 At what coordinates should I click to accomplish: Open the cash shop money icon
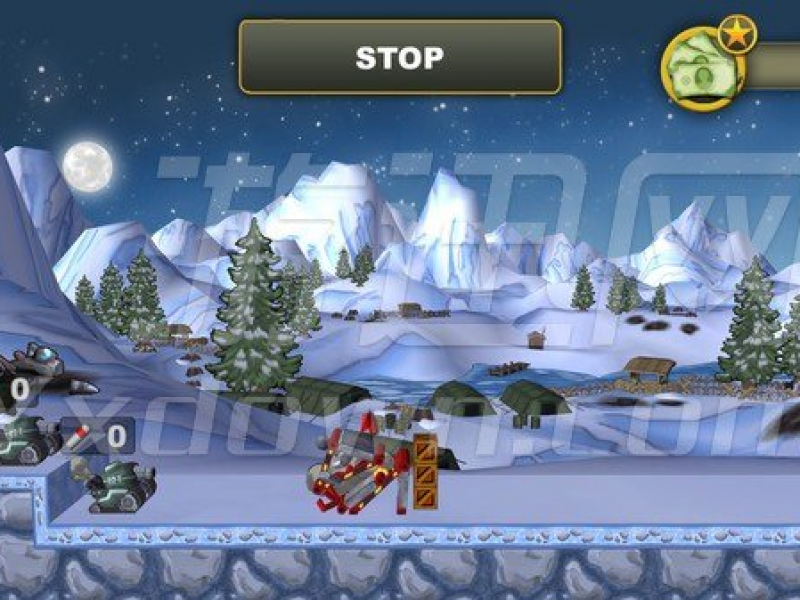[x=702, y=66]
